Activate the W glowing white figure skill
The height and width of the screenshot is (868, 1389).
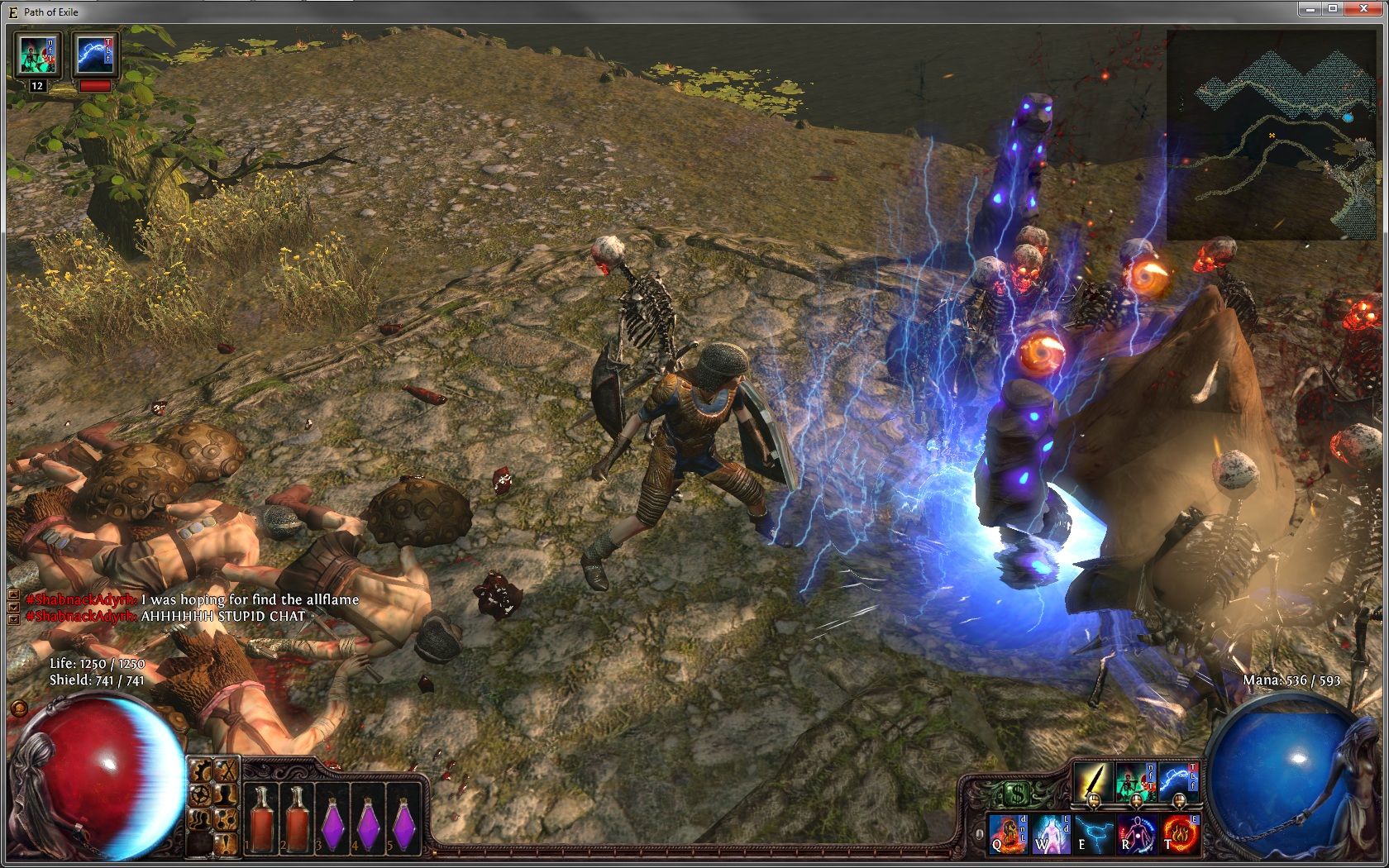1052,833
